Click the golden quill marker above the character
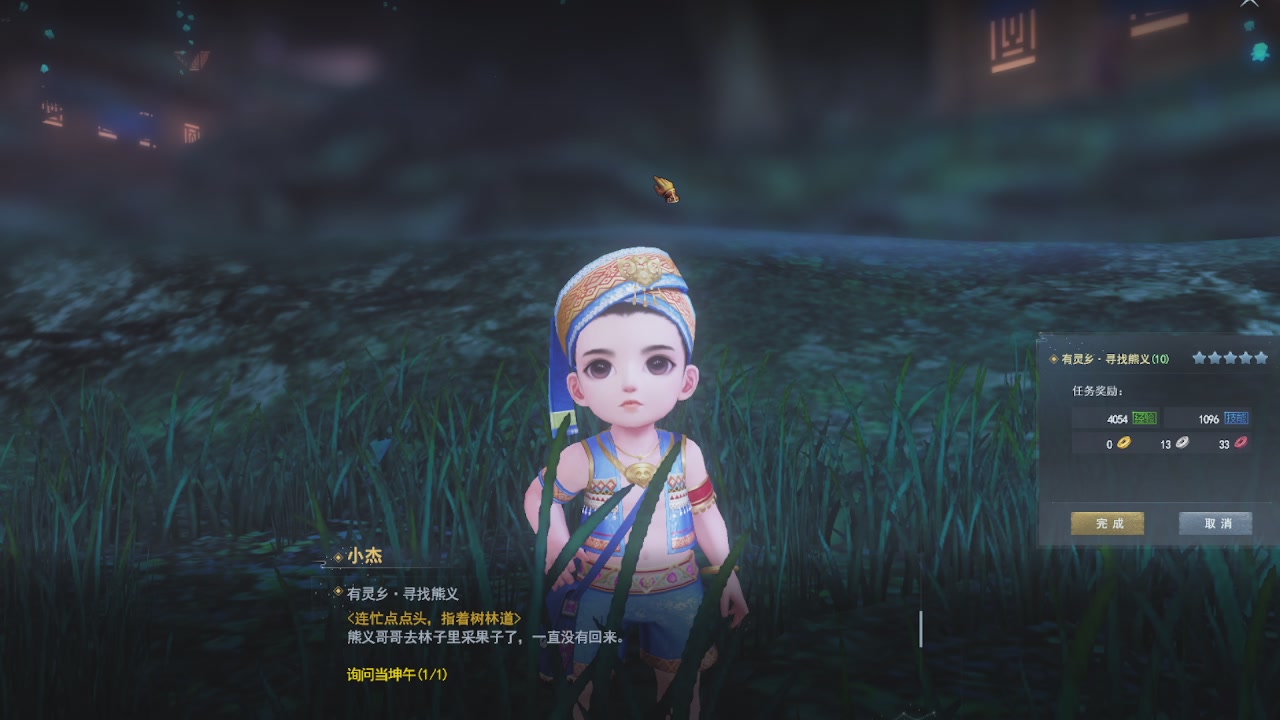This screenshot has height=720, width=1280. tap(665, 188)
